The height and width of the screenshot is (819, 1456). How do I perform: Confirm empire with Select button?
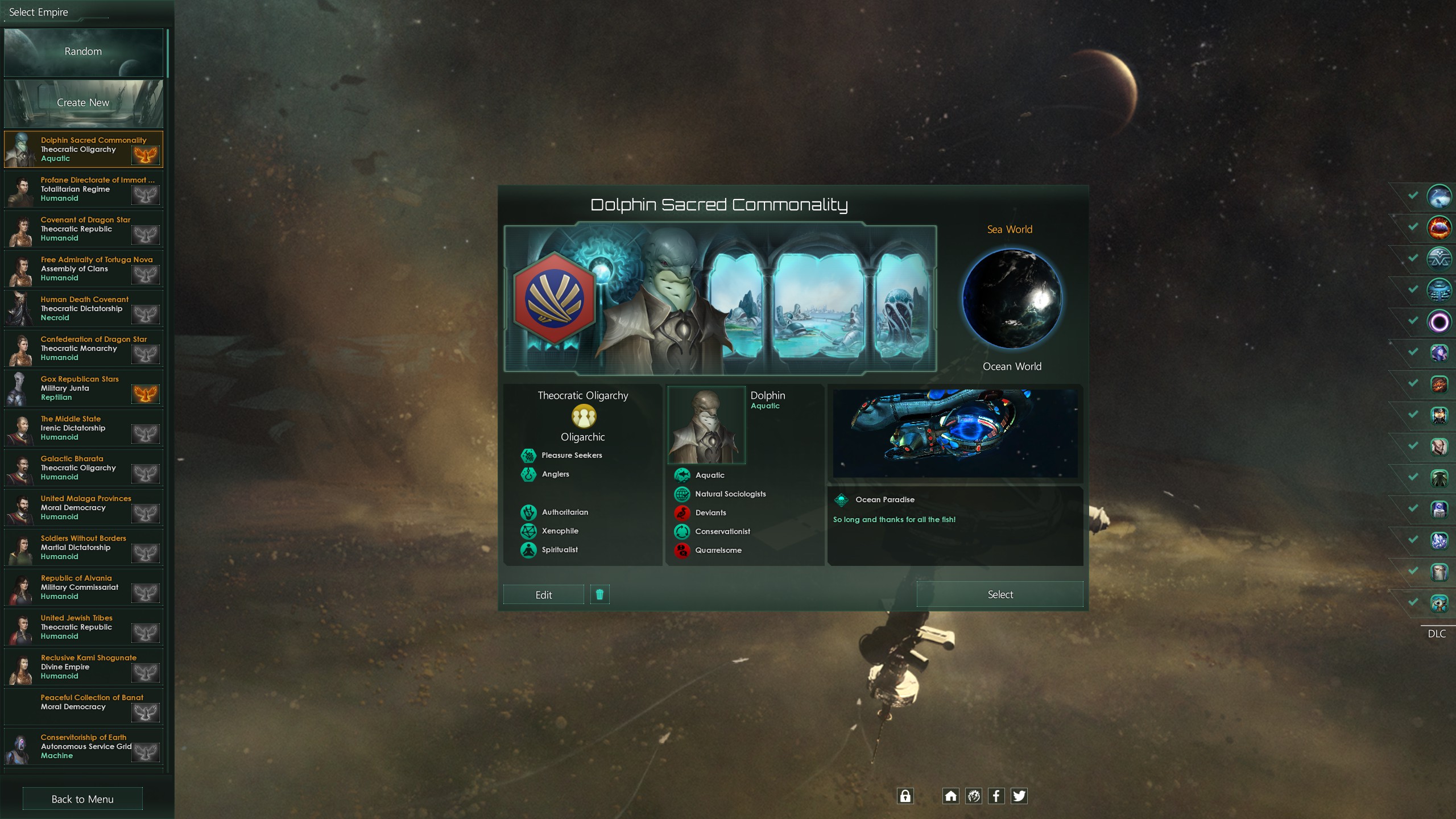[x=1000, y=594]
